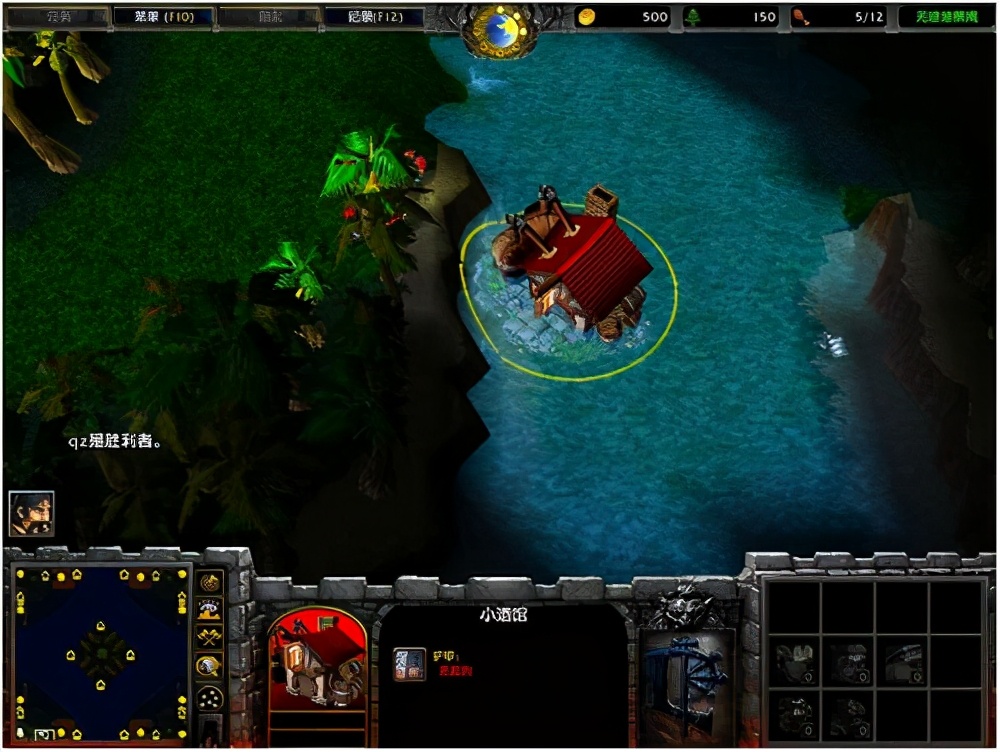Click the gold coin resource icon
The height and width of the screenshot is (752, 1000).
tap(585, 17)
